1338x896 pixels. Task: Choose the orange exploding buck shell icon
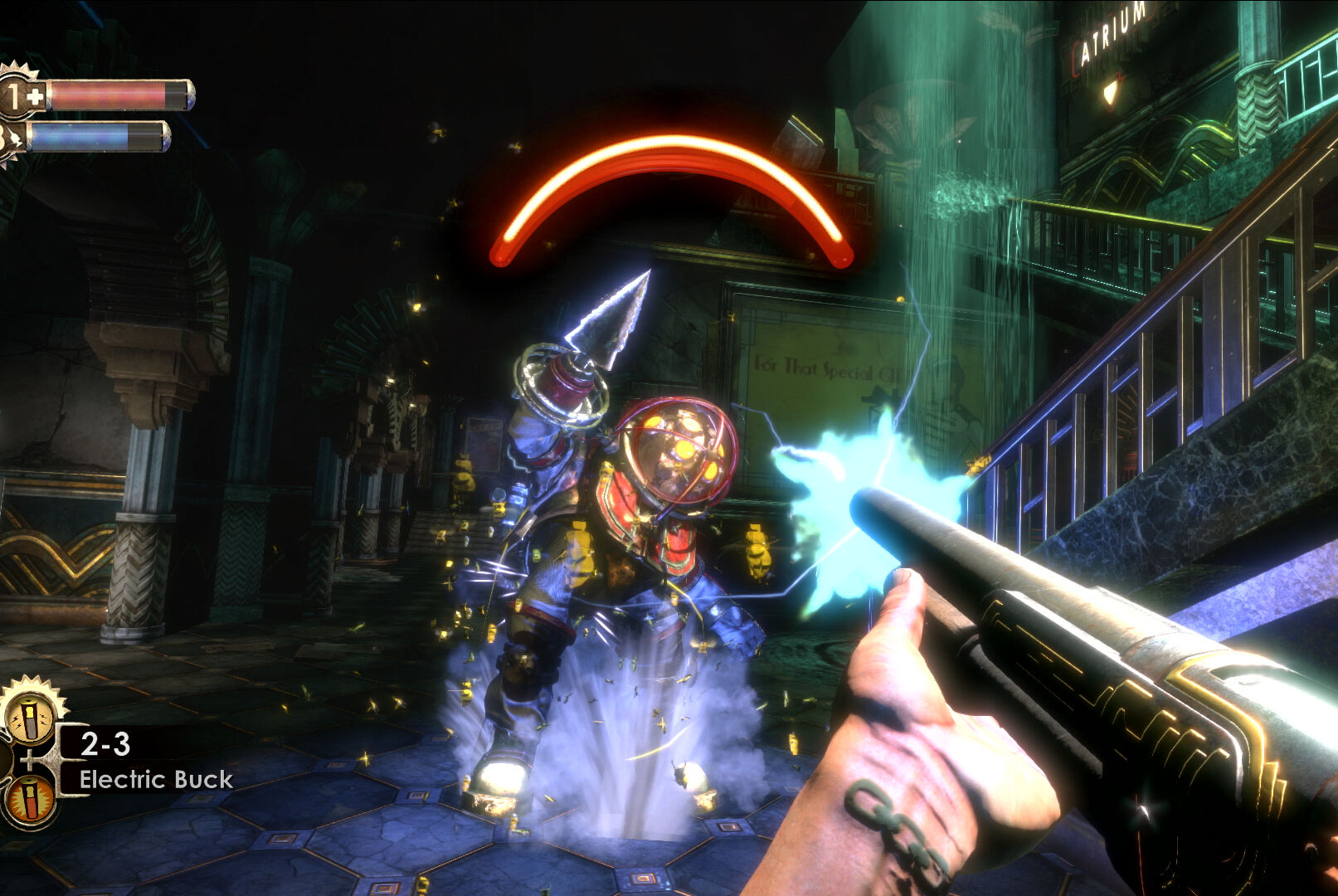(30, 798)
